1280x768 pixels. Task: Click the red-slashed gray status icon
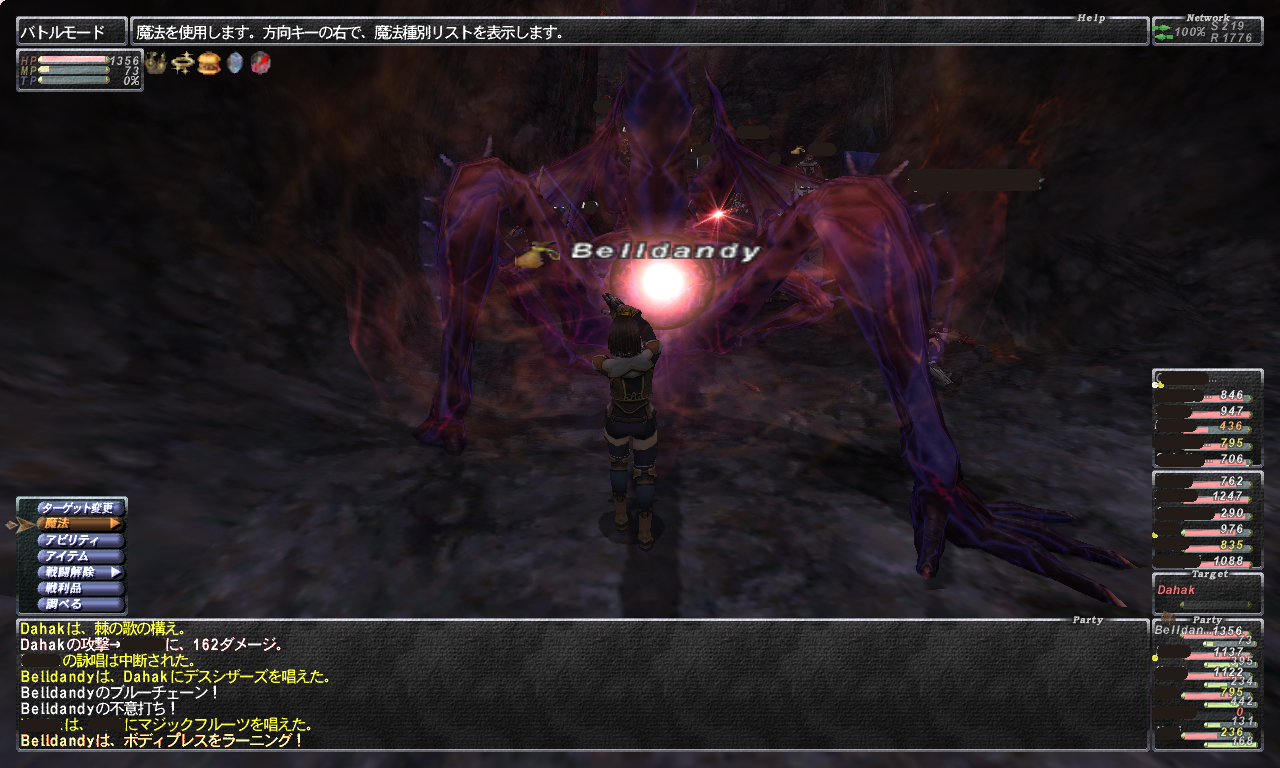[260, 64]
